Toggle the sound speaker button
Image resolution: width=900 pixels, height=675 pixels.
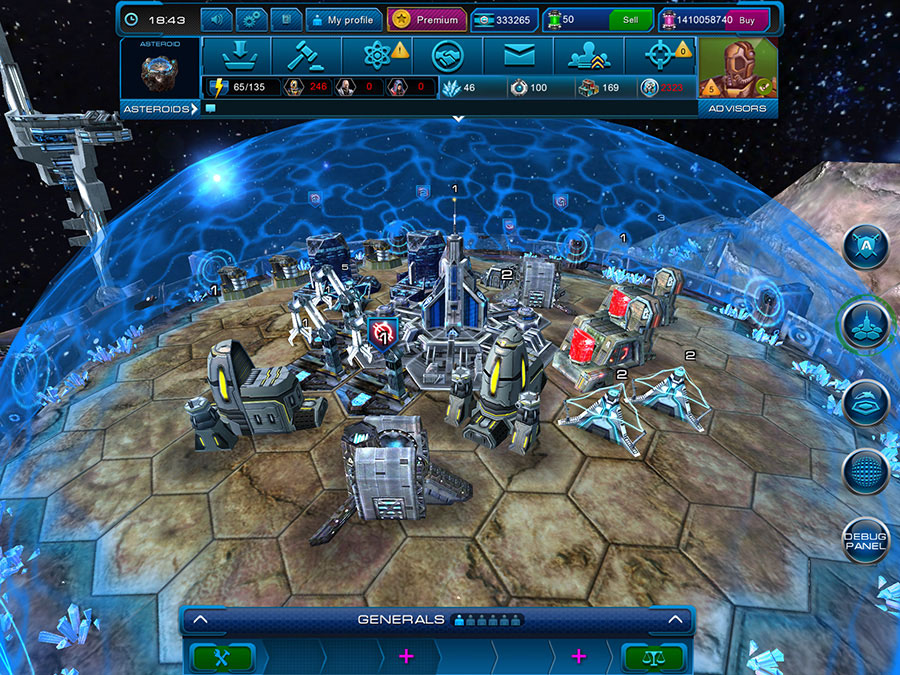(x=216, y=19)
